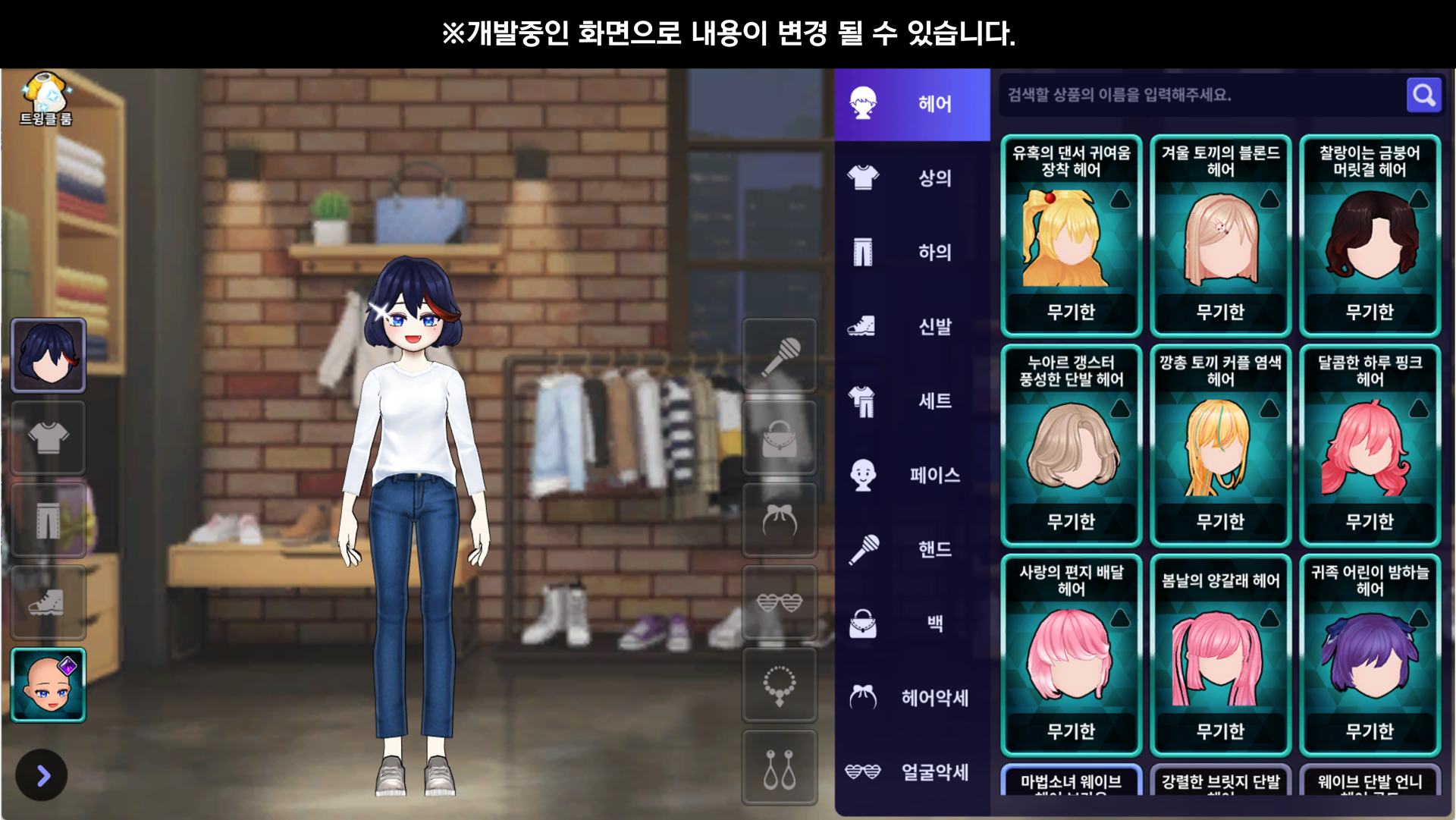Choose the 봄날의 양갈래 헤어 item
Screen dimensions: 1456x820
point(1220,655)
